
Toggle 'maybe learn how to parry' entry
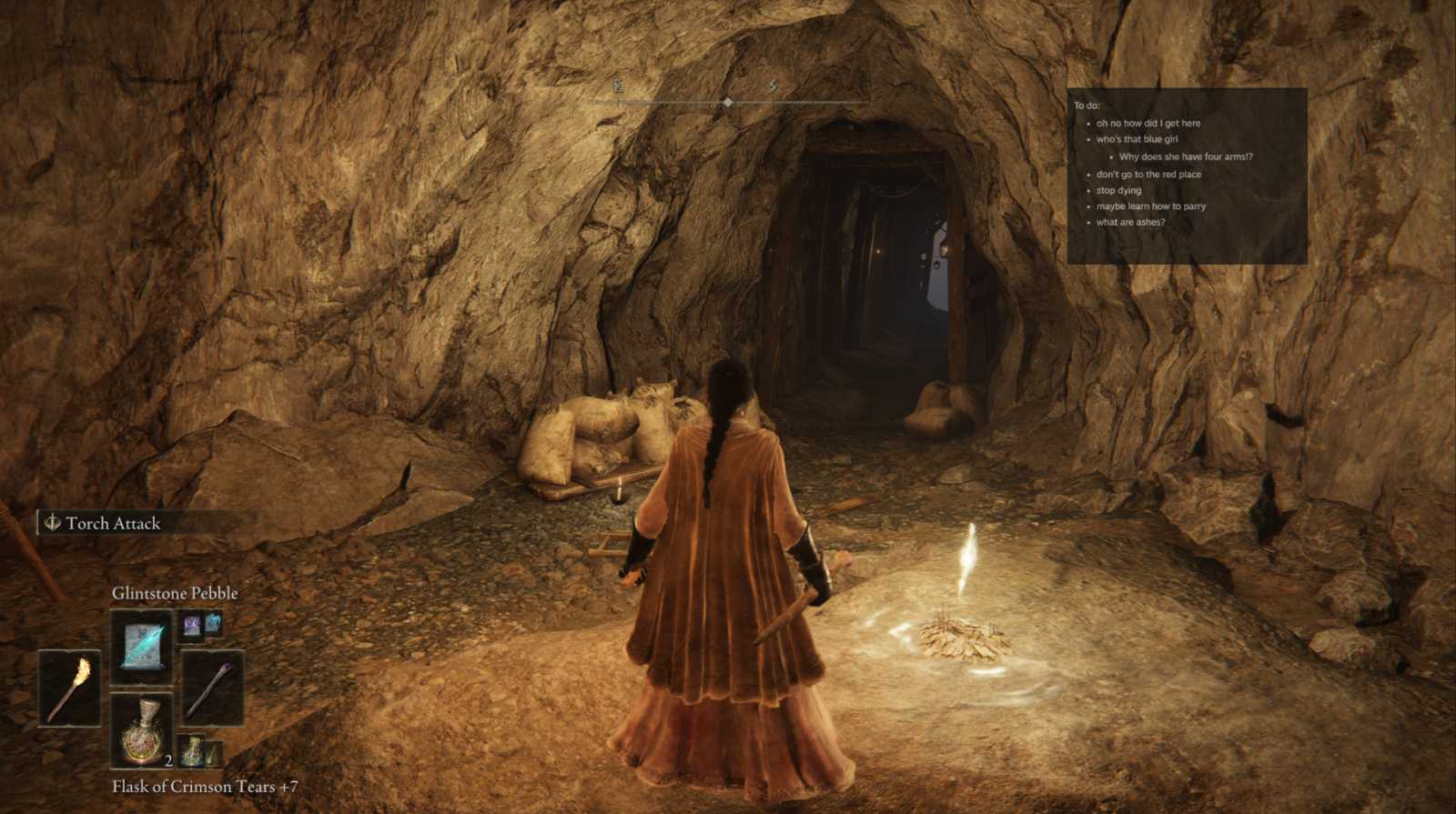(1152, 206)
